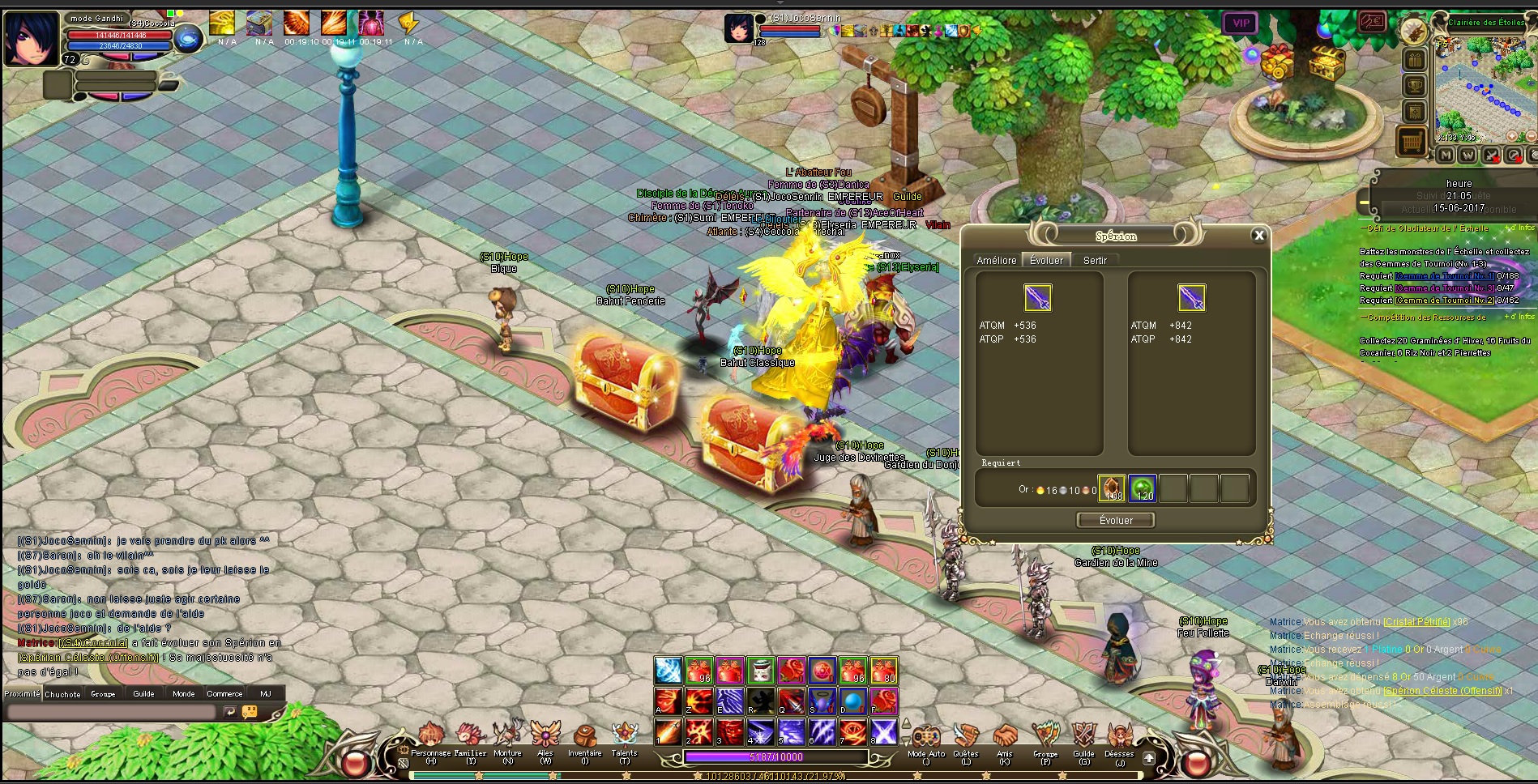Focus the chat text input field
The height and width of the screenshot is (784, 1538).
coord(112,712)
